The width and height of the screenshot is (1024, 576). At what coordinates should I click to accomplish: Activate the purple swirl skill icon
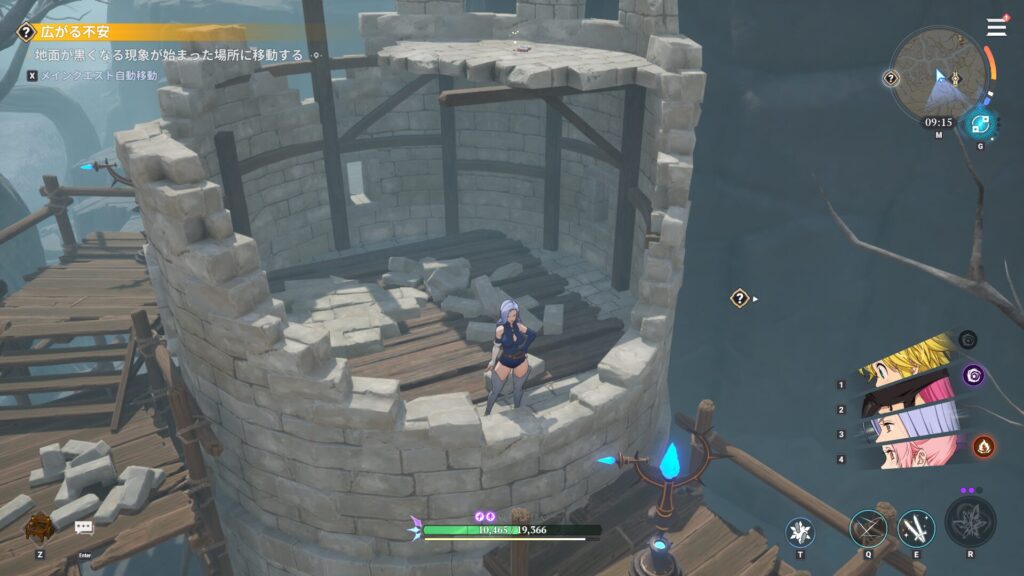click(973, 375)
